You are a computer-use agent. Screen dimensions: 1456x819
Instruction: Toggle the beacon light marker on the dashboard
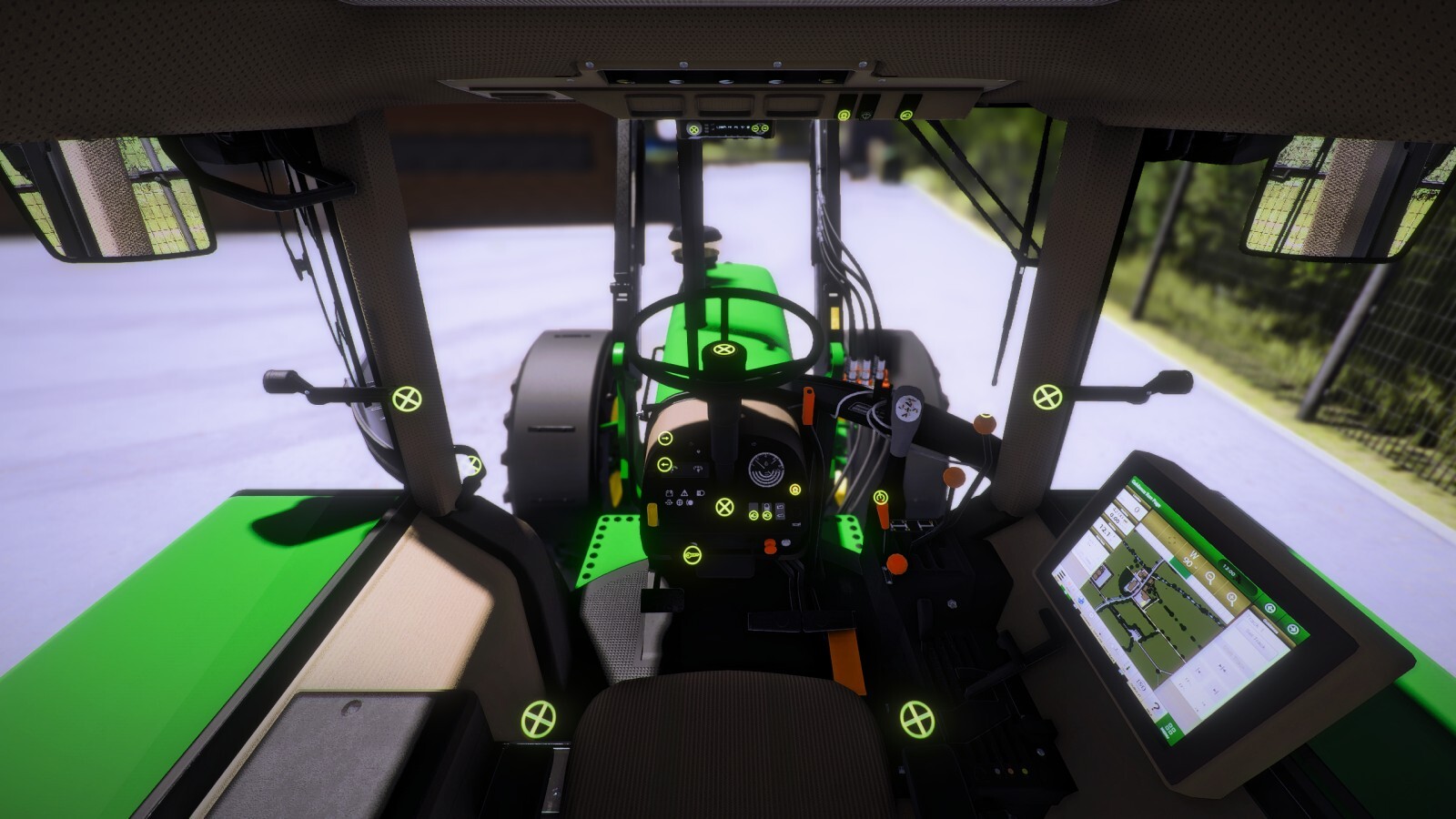(x=795, y=489)
